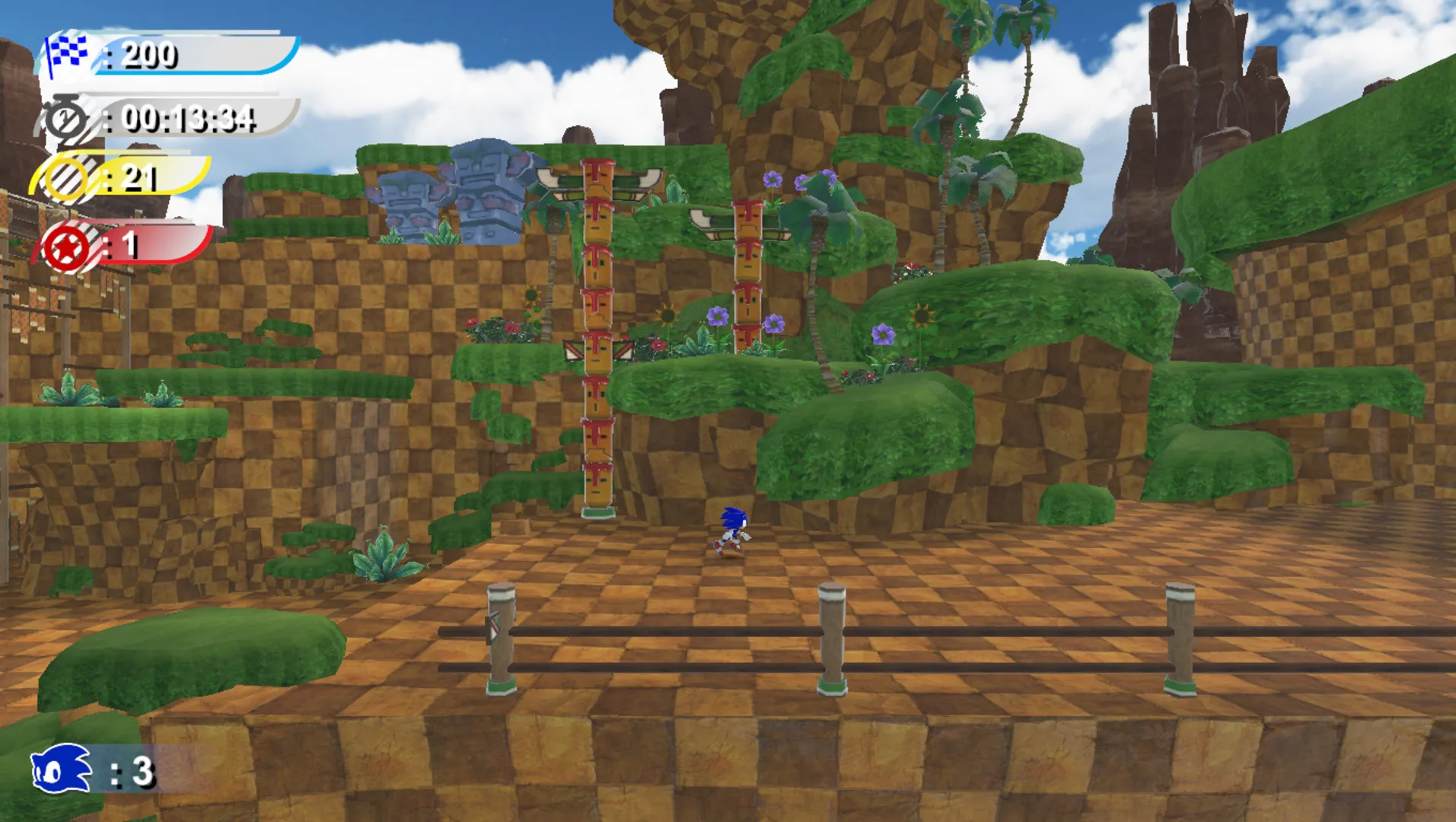Click the score value showing 200
The image size is (1456, 822).
pyautogui.click(x=150, y=55)
